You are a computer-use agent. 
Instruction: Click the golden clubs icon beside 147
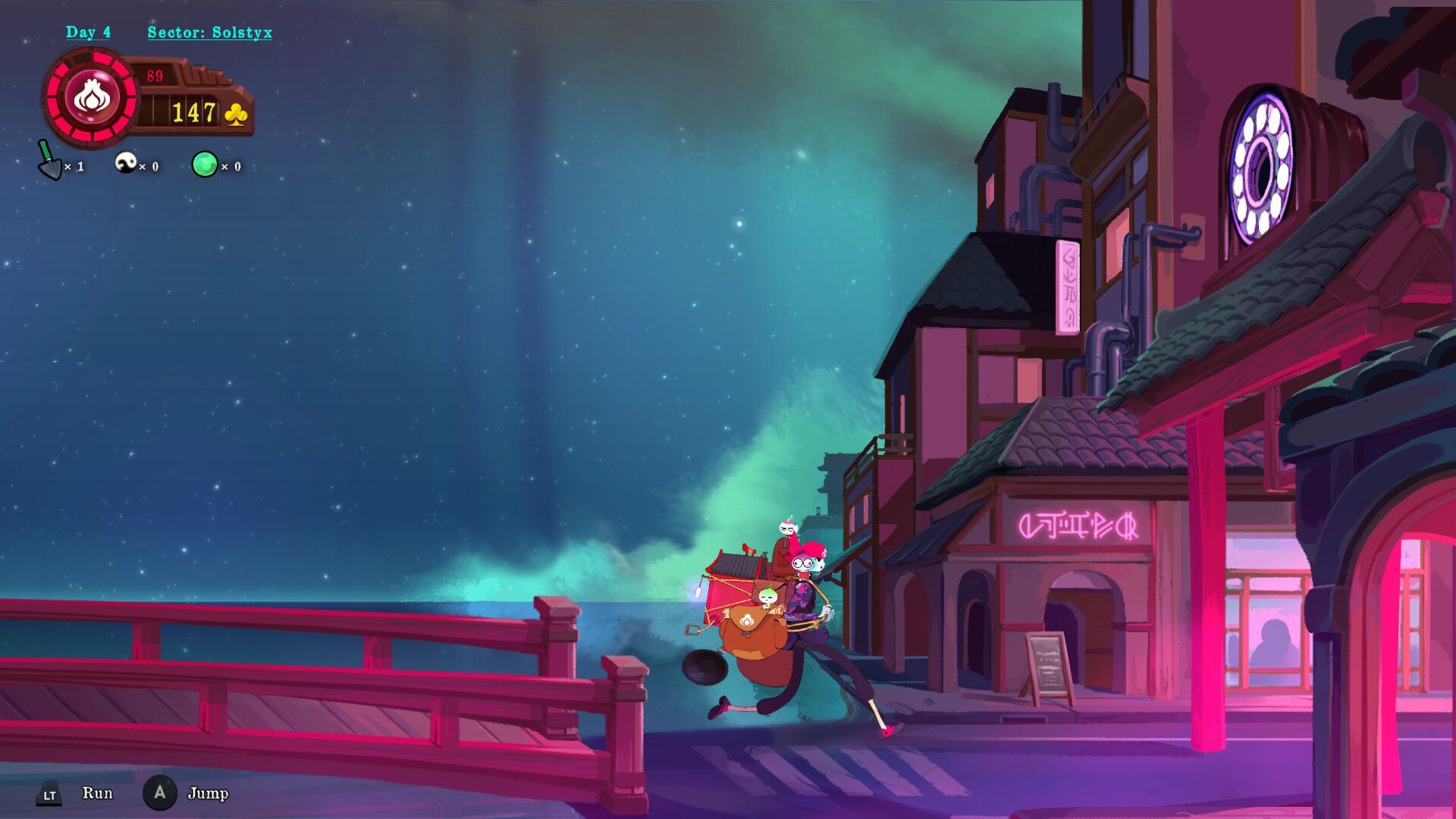(x=236, y=114)
